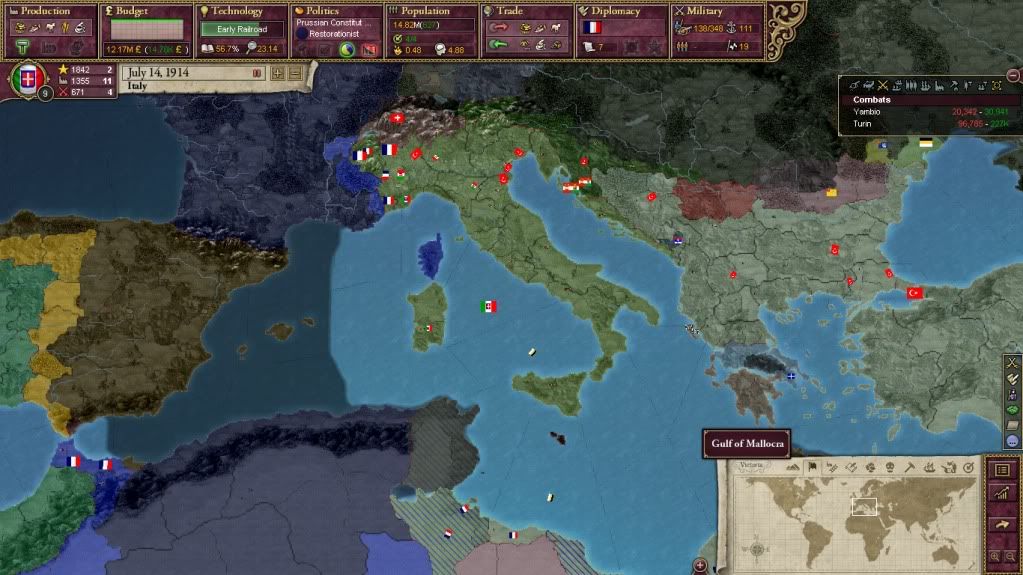Open the Diplomacy panel
The height and width of the screenshot is (575, 1023).
(x=621, y=11)
